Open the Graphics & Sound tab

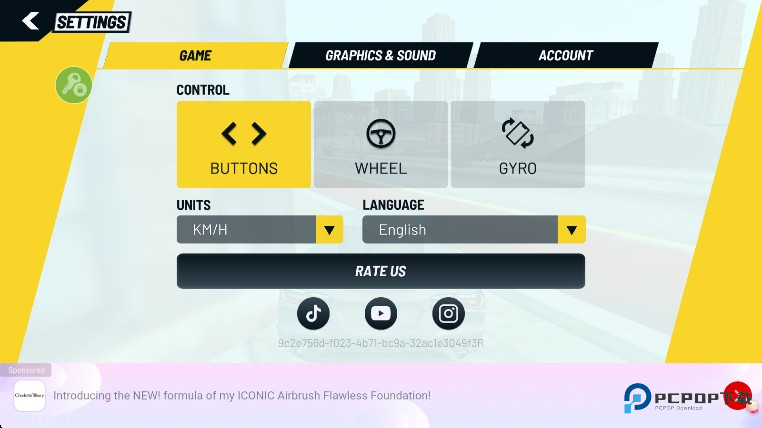[380, 56]
